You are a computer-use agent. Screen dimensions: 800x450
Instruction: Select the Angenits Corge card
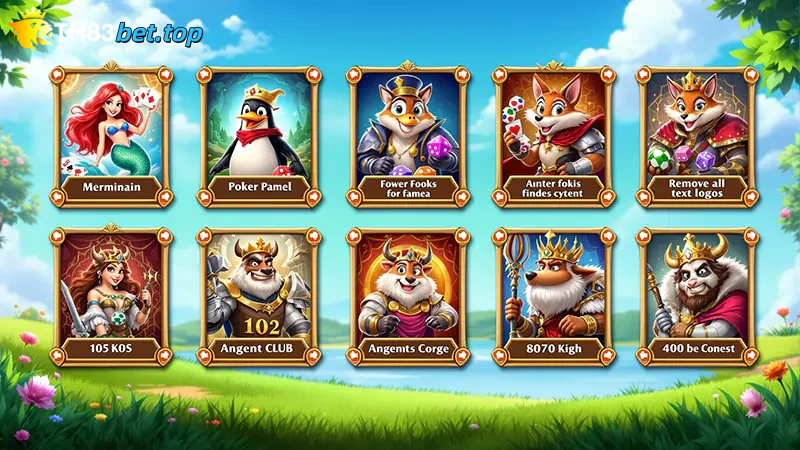(407, 297)
